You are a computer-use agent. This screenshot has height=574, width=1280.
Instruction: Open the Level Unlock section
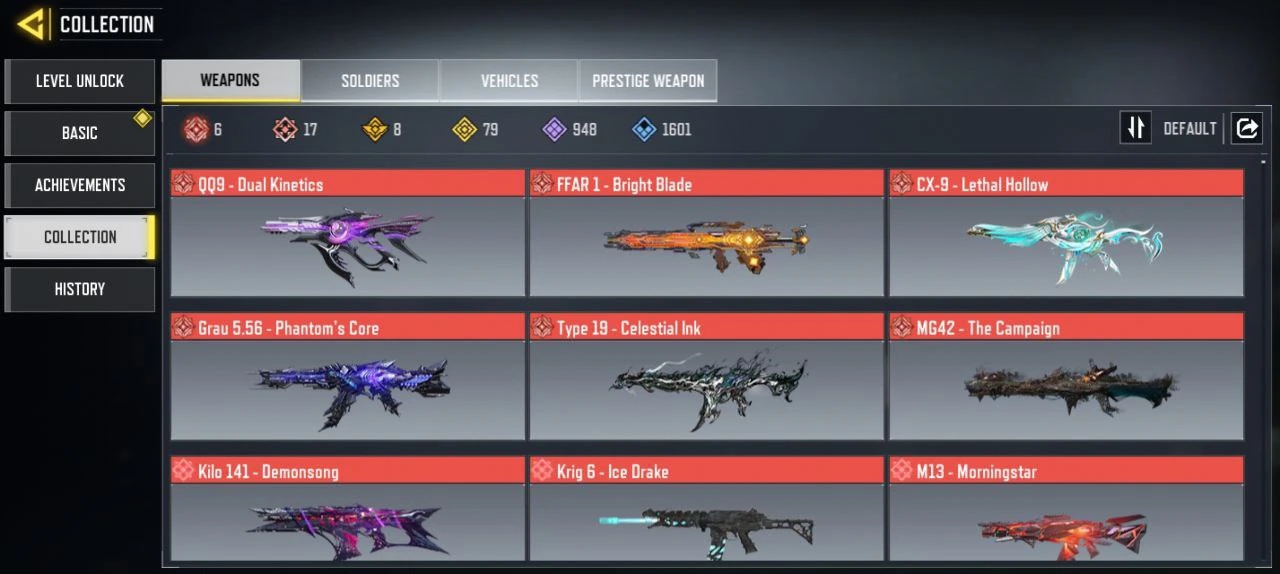[x=80, y=81]
